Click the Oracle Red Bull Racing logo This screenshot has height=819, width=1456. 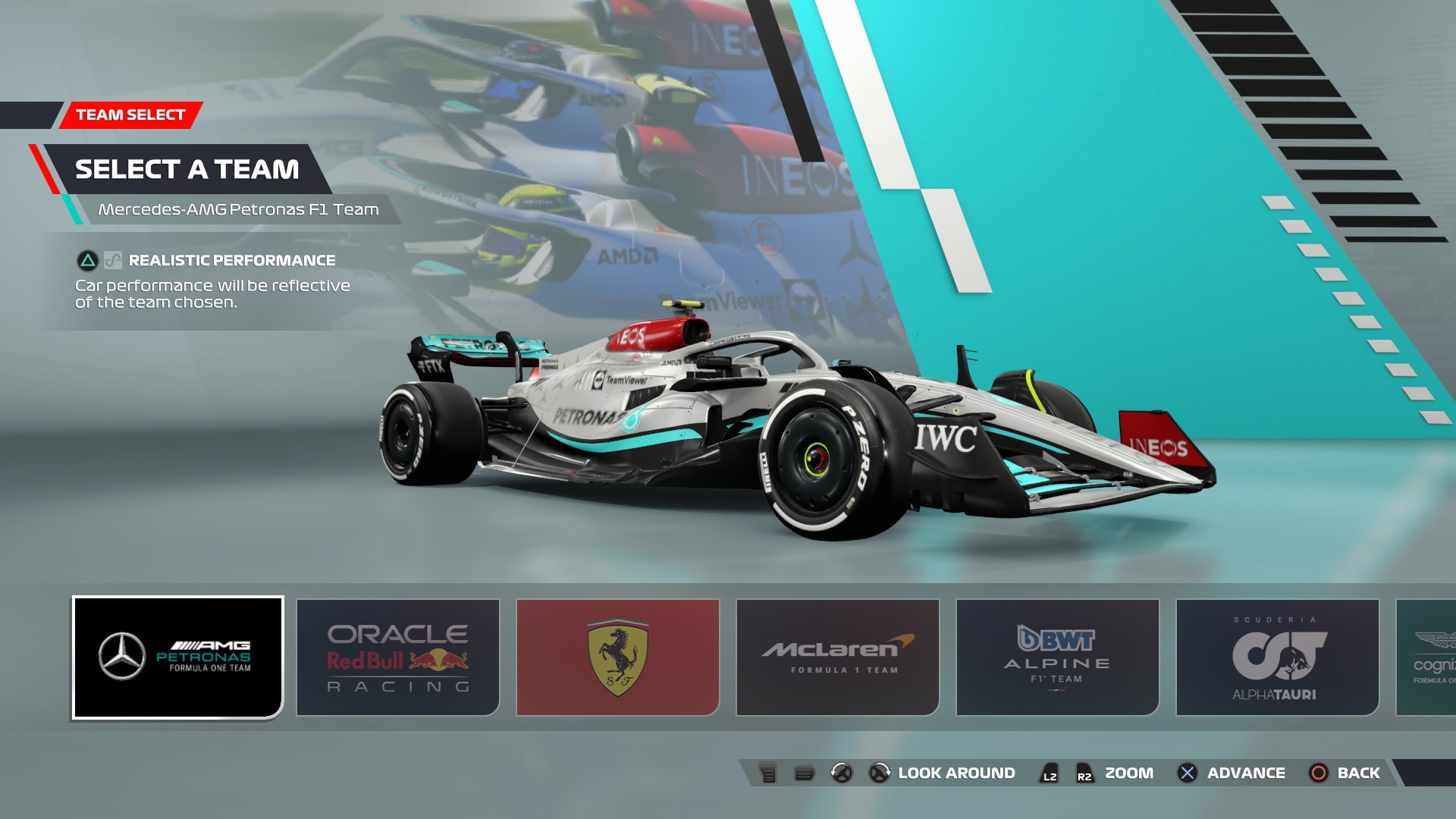397,655
